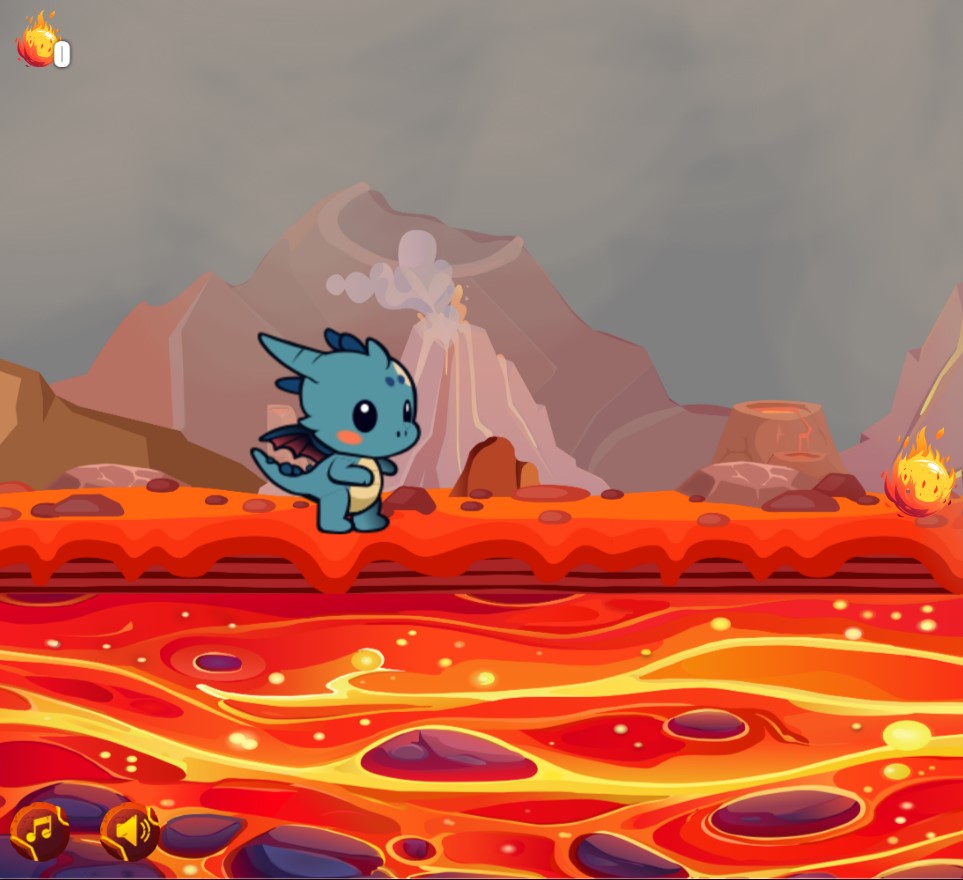Viewport: 963px width, 880px height.
Task: Mute the sound effects speaker button
Action: 130,830
